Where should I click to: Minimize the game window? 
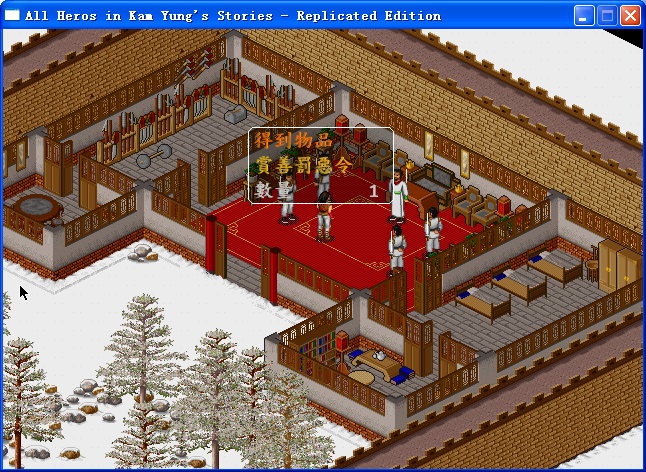pyautogui.click(x=584, y=16)
